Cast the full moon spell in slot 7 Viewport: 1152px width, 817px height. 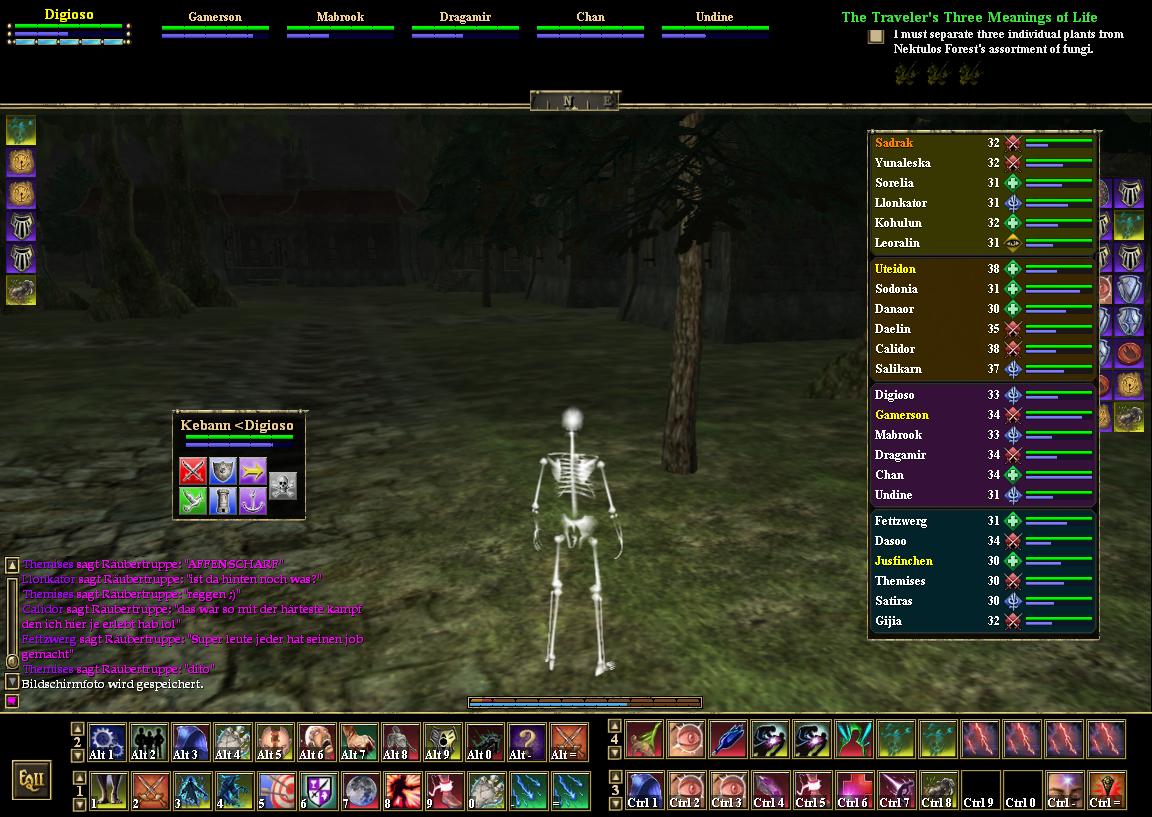[358, 791]
